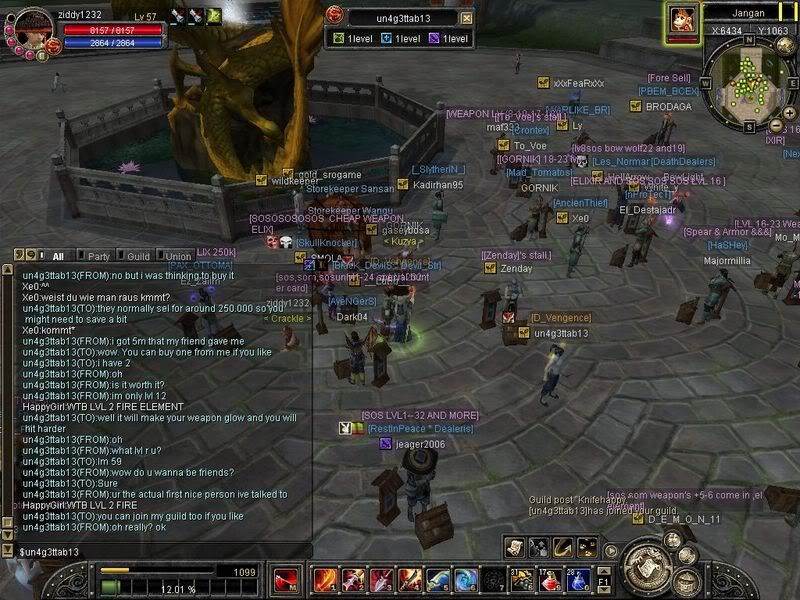Close the un4g3ttab13 target window
Screen dimensions: 800x600
pos(466,18)
